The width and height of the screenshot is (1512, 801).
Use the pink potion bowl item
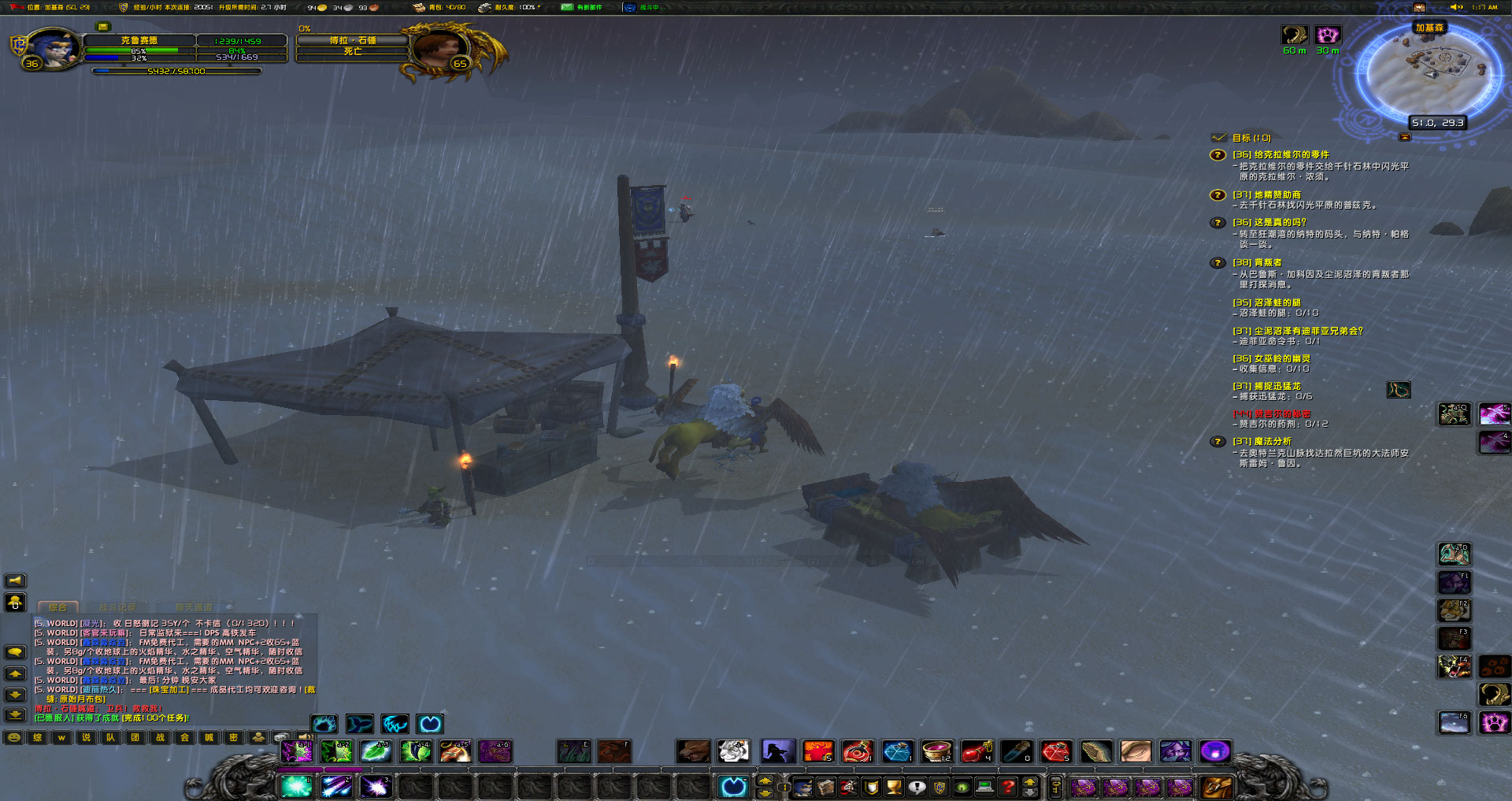[936, 751]
